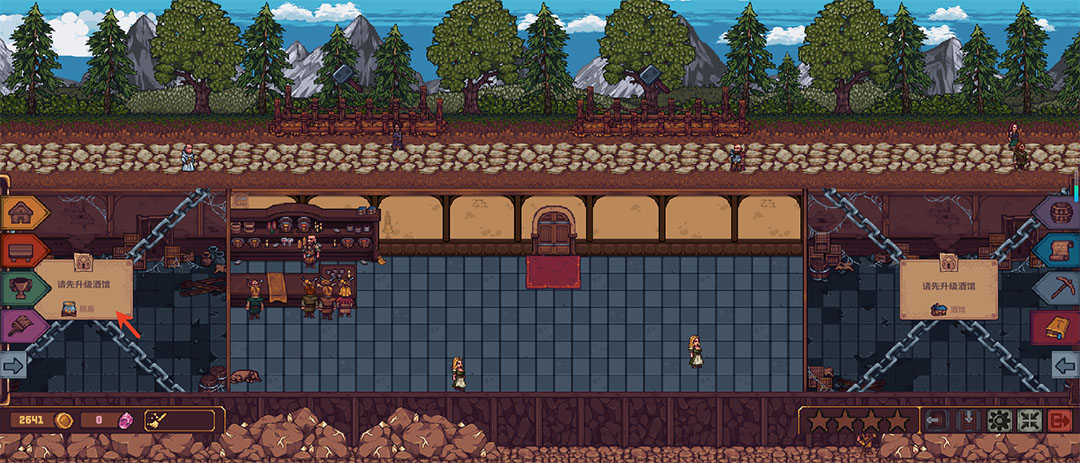Open the green trophy tab
This screenshot has width=1080, height=463.
(19, 288)
